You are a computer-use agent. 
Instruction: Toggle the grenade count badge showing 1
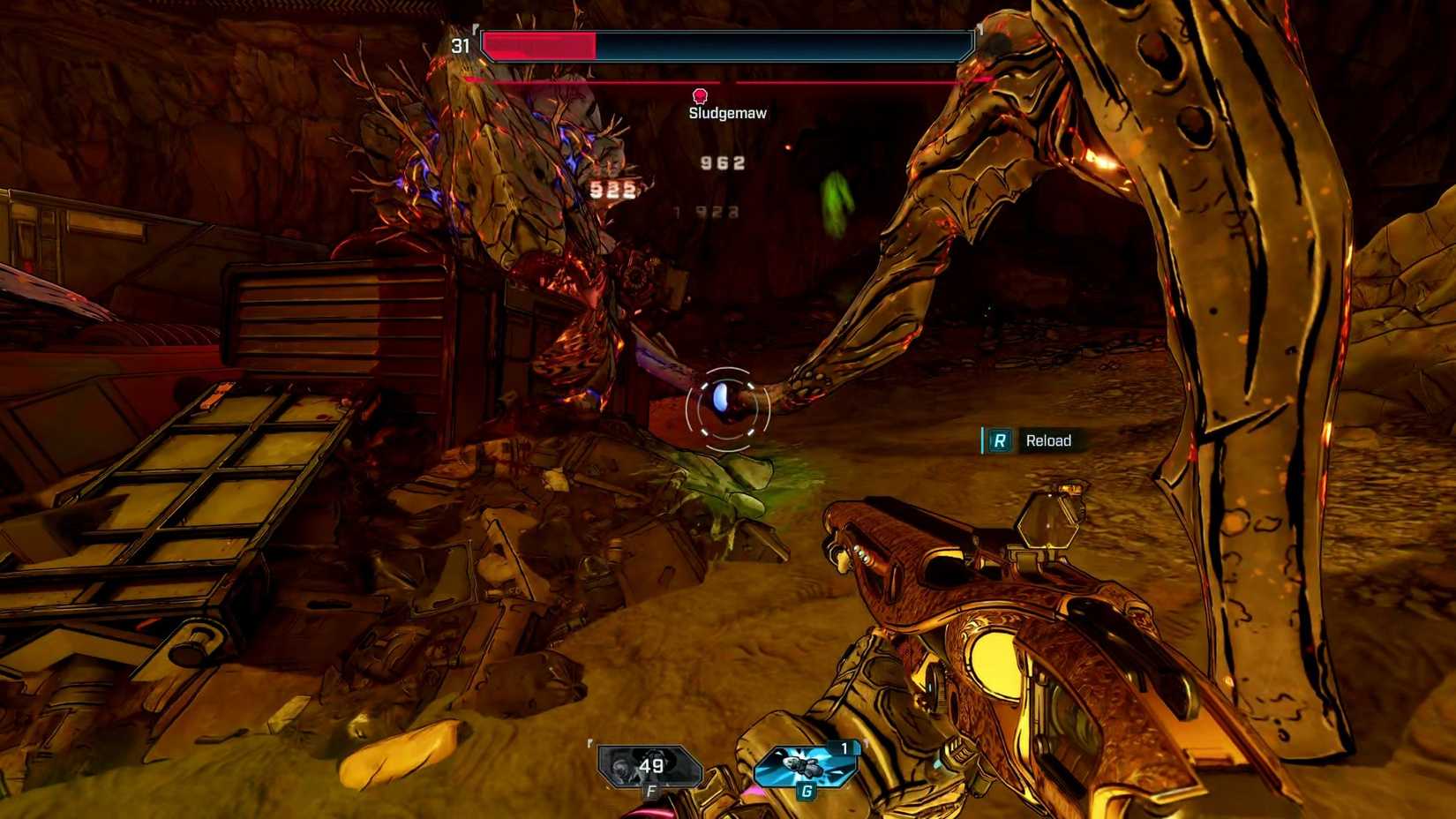pos(845,746)
